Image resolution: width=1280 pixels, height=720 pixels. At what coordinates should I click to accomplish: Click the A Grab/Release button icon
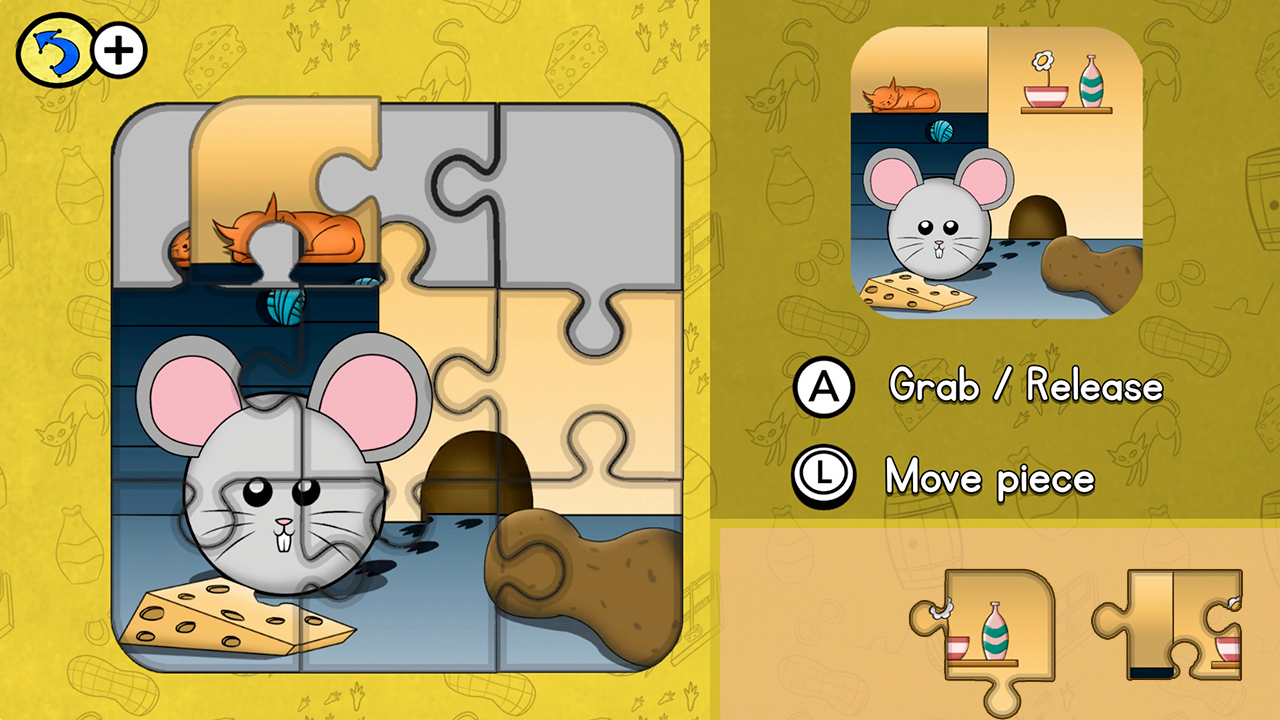click(822, 388)
